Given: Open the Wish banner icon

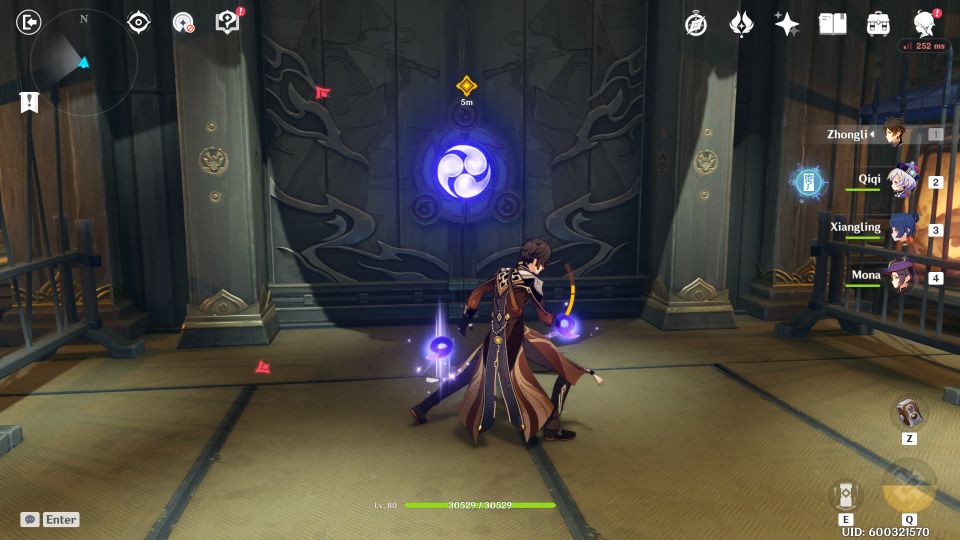Looking at the screenshot, I should tap(741, 25).
